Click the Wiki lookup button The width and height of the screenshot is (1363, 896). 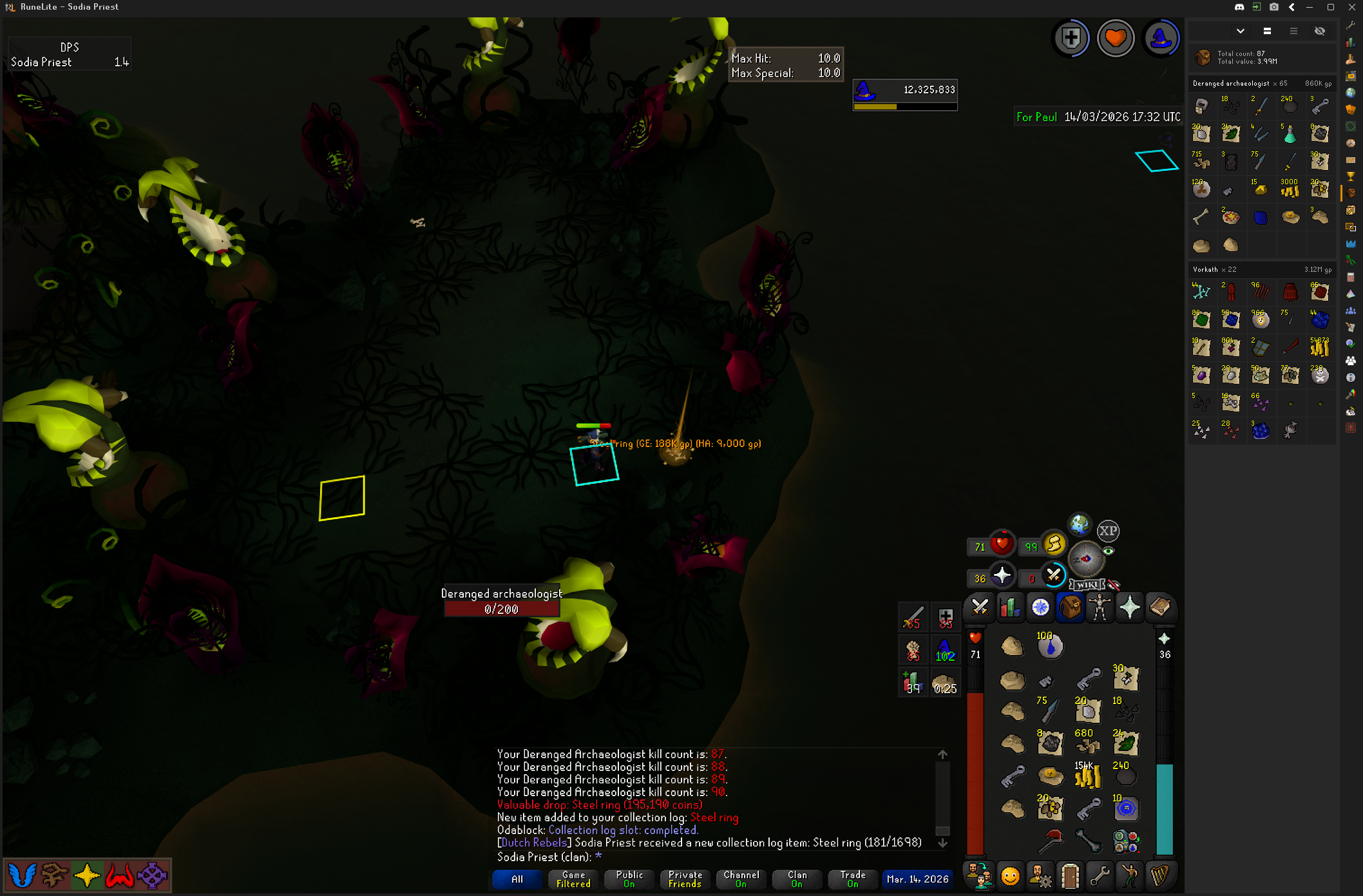coord(1087,585)
